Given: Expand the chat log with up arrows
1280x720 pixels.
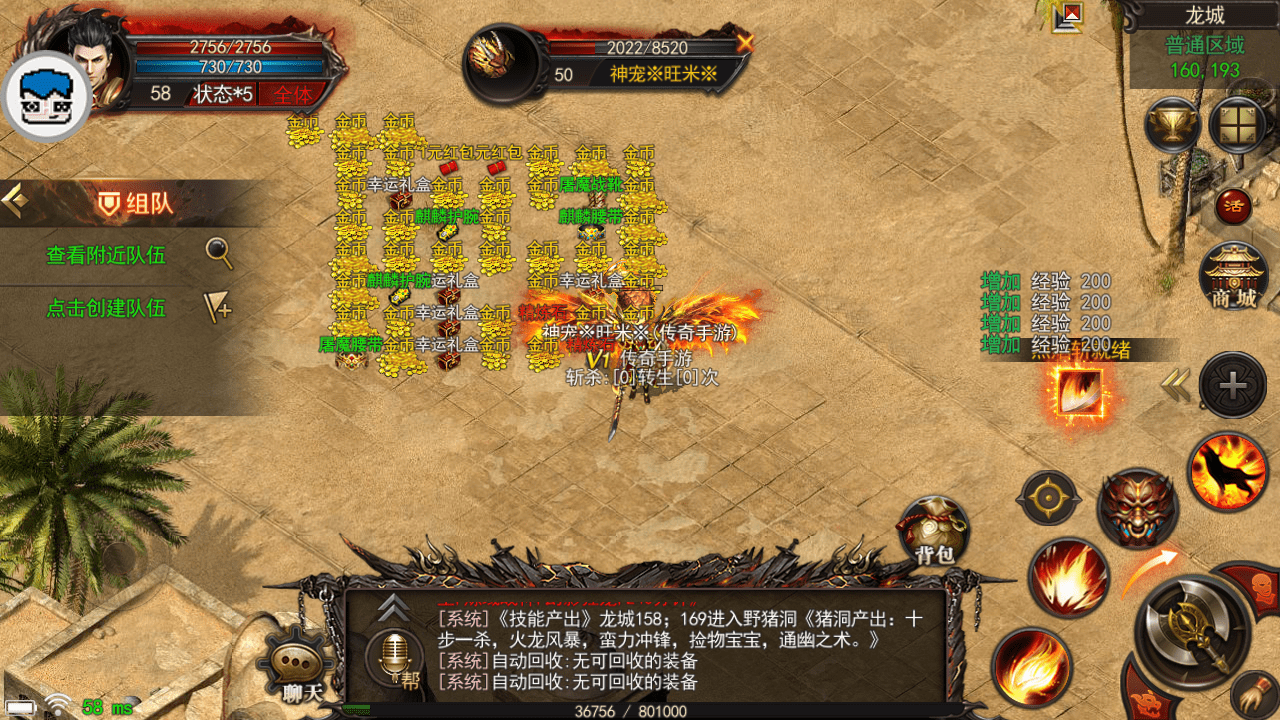Looking at the screenshot, I should pos(394,606).
